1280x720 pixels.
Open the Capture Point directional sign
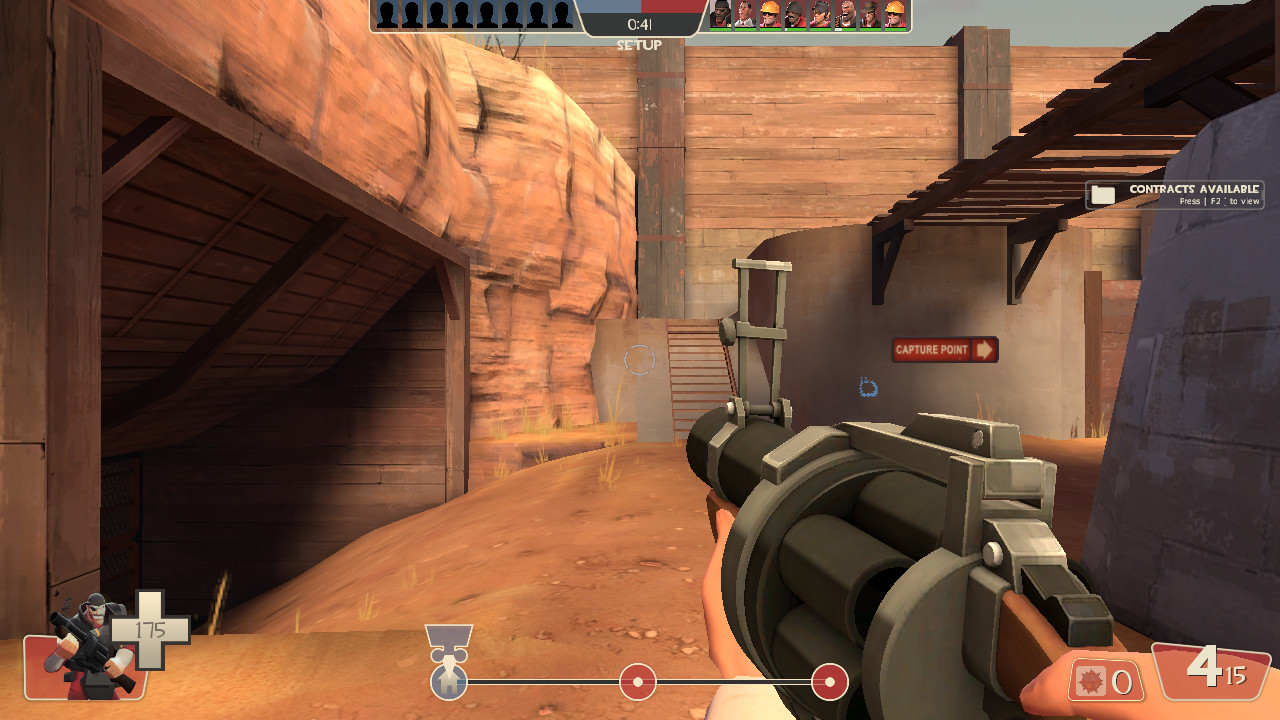pos(943,350)
